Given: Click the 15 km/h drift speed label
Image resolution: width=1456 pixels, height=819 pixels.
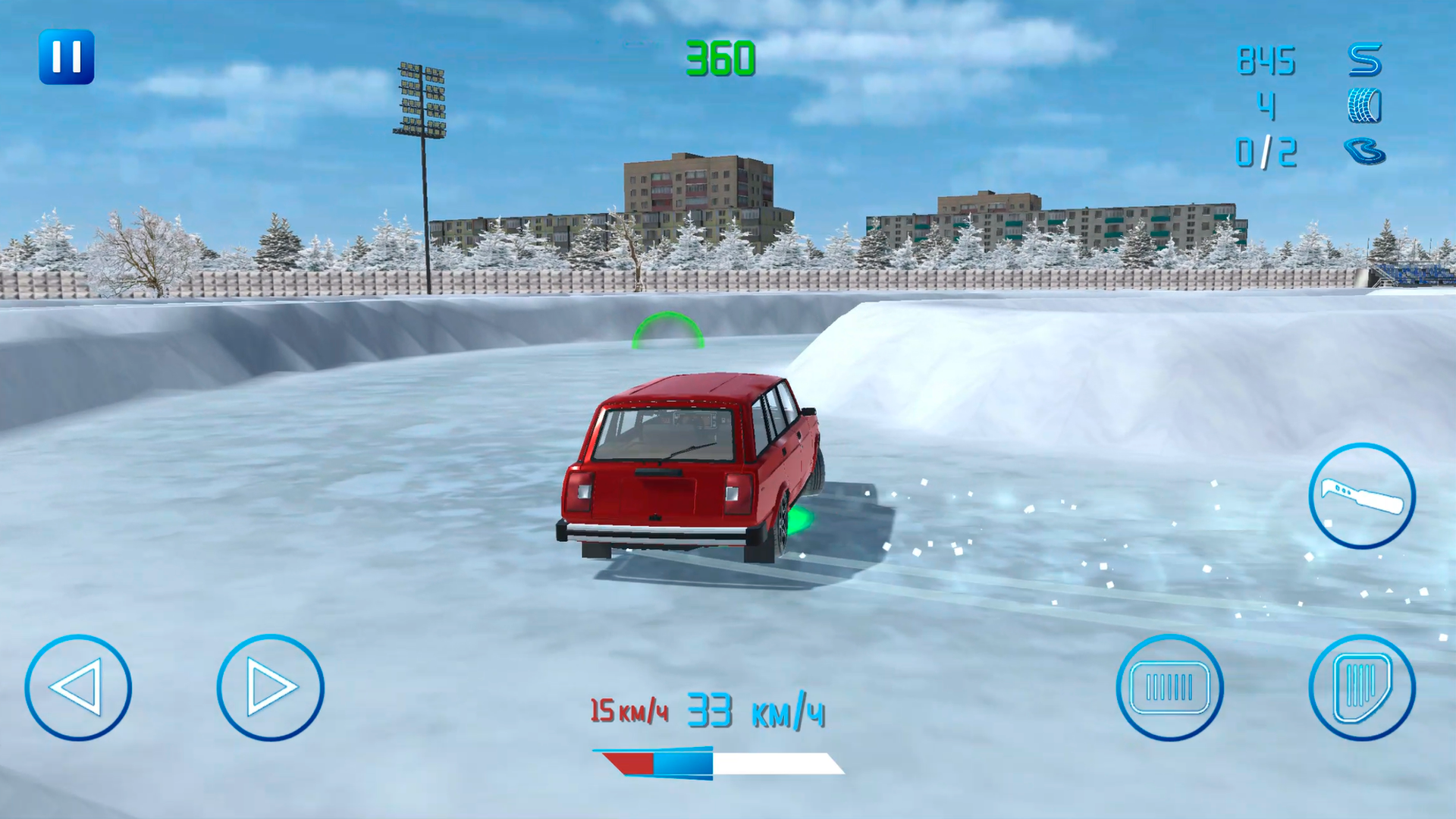Looking at the screenshot, I should click(628, 711).
